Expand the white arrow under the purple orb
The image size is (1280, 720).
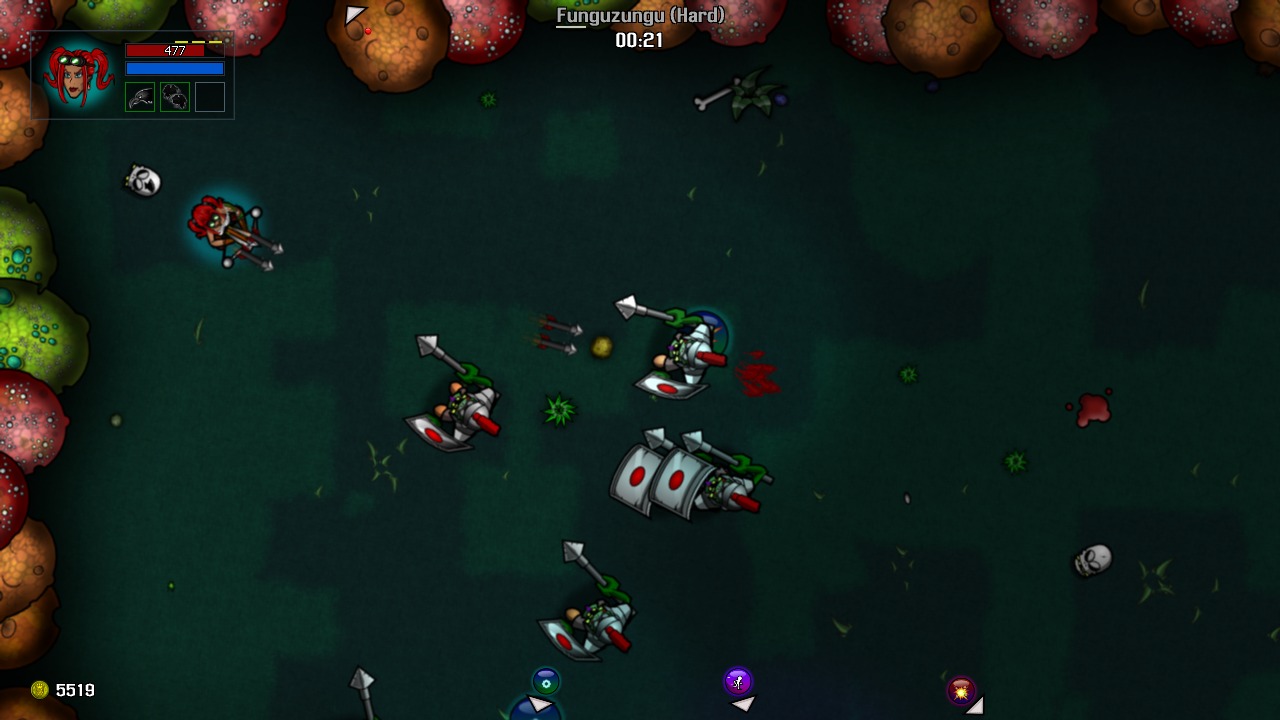[741, 704]
